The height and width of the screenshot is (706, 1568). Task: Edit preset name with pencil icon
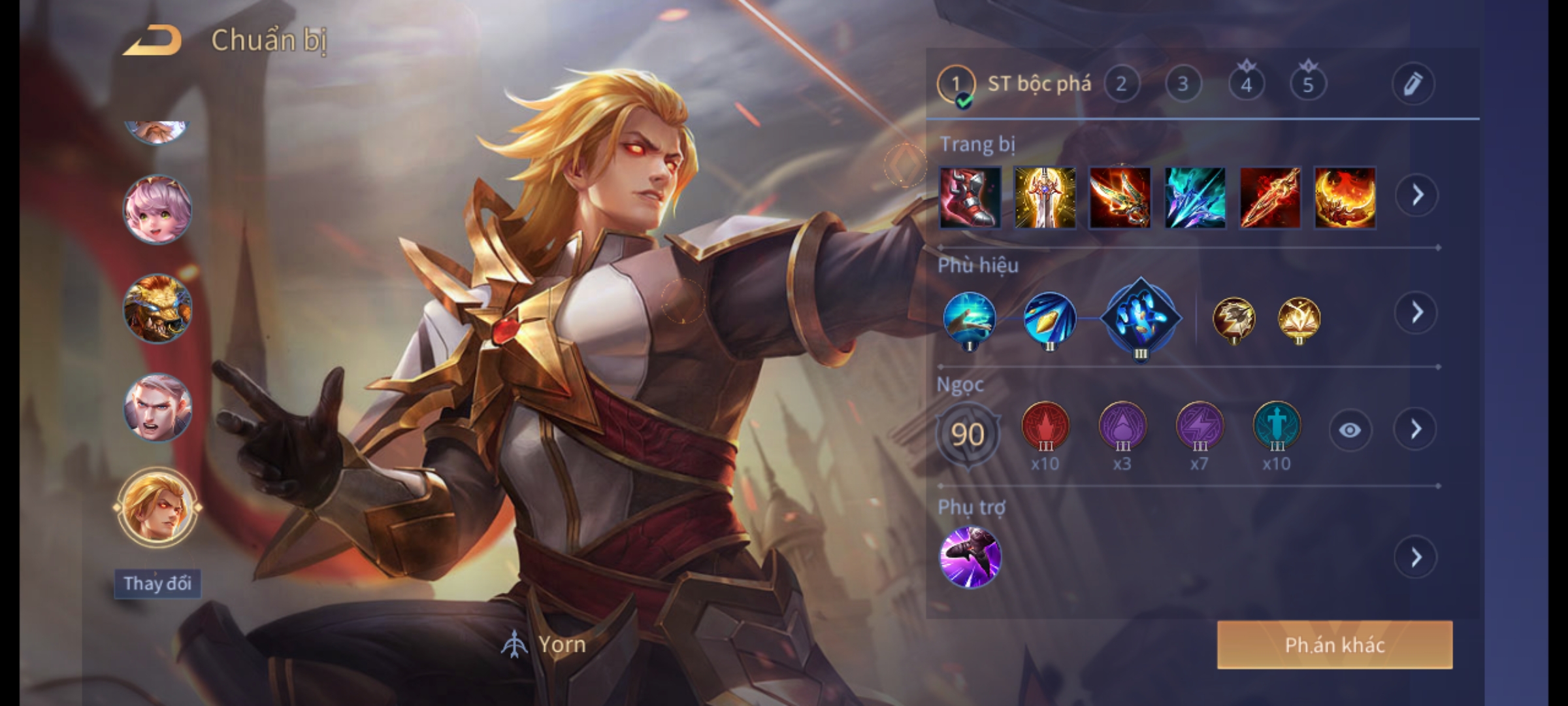click(x=1413, y=84)
